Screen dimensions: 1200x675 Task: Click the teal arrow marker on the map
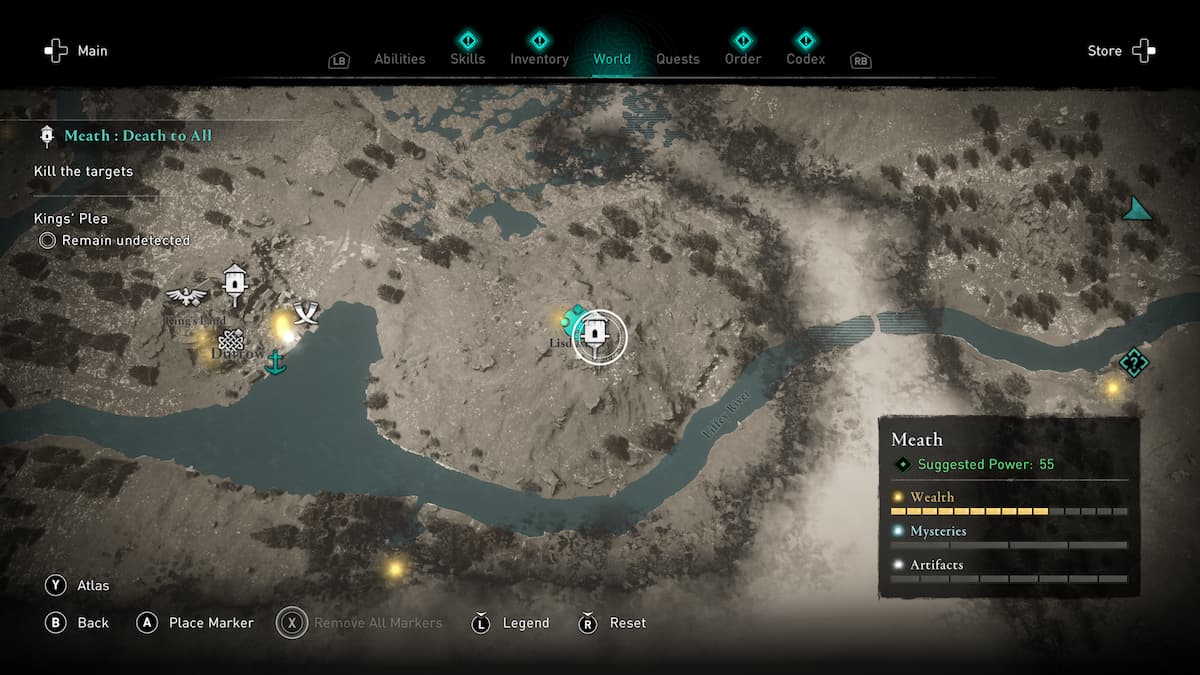click(1135, 209)
